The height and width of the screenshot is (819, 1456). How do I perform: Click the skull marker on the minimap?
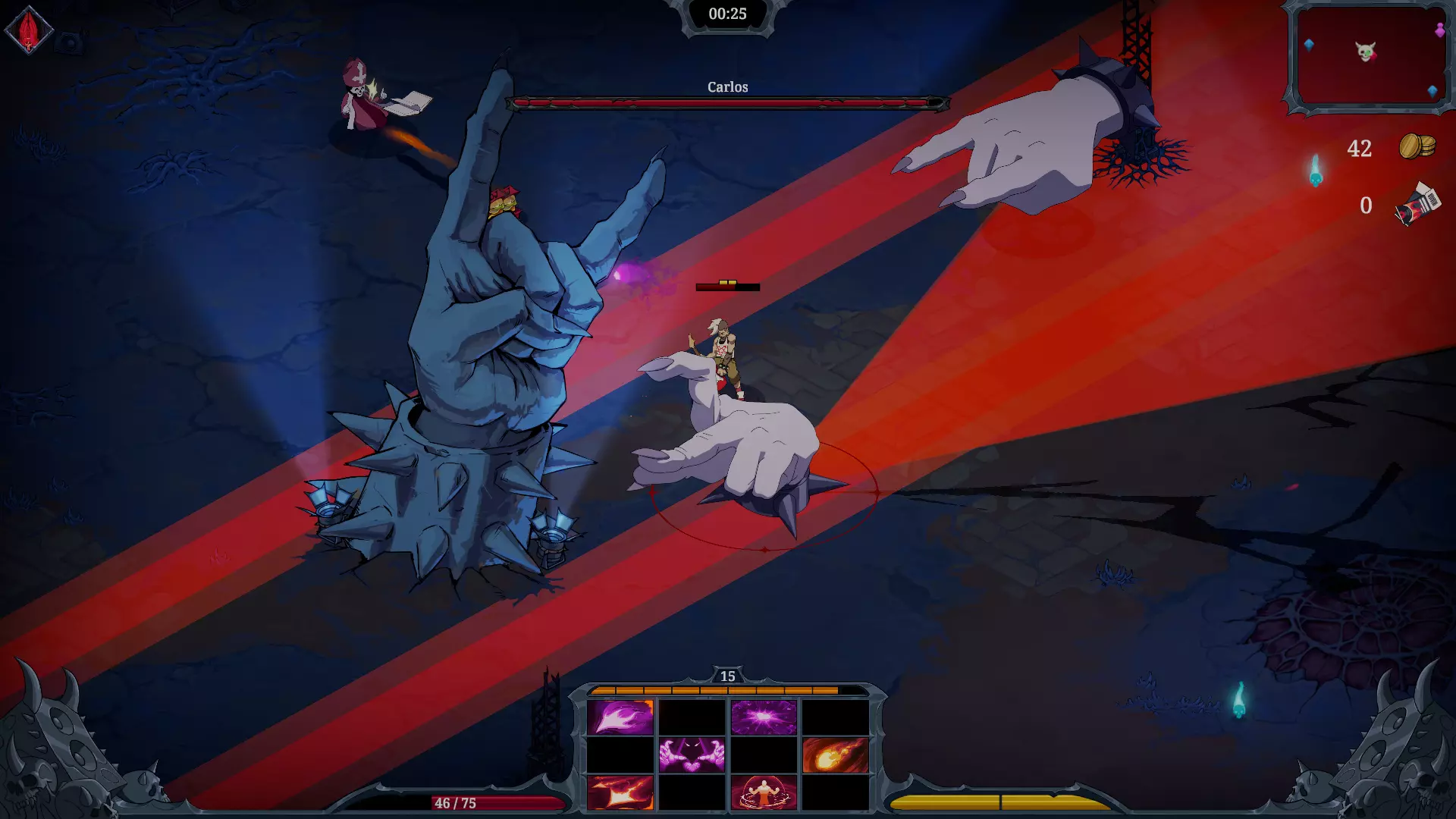(1366, 50)
